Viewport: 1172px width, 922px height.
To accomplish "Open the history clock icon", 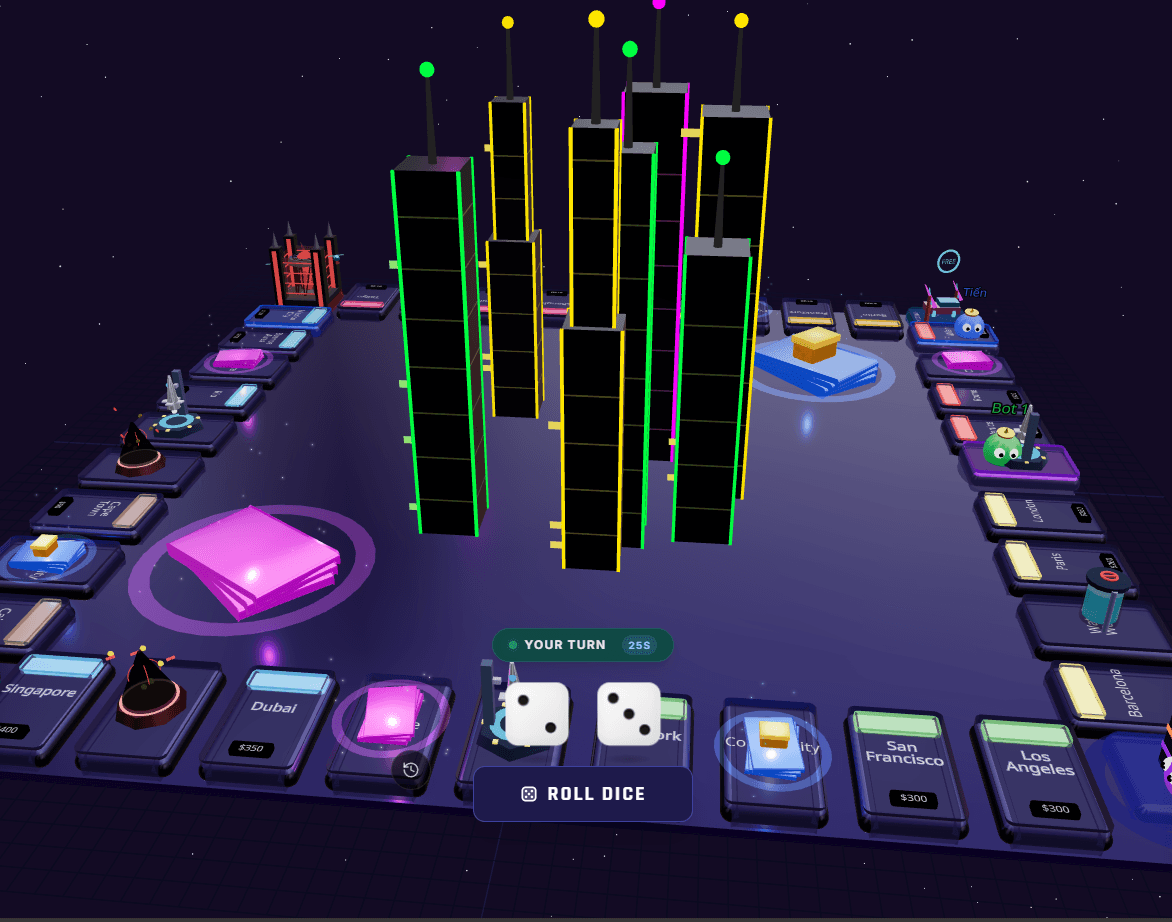I will (x=410, y=769).
